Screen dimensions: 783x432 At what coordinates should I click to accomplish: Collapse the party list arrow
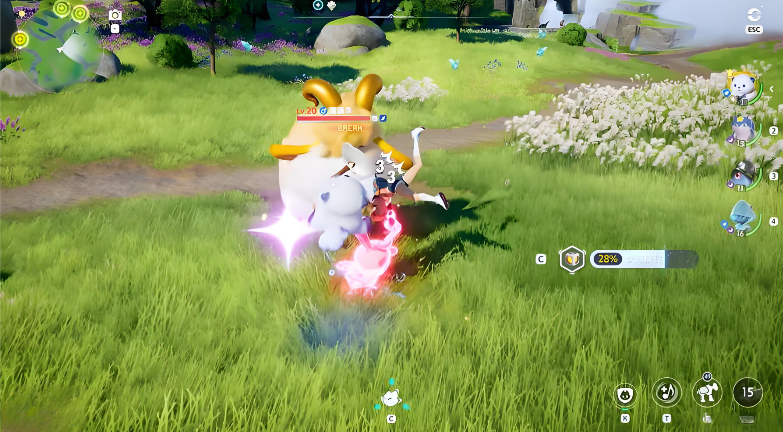(771, 88)
